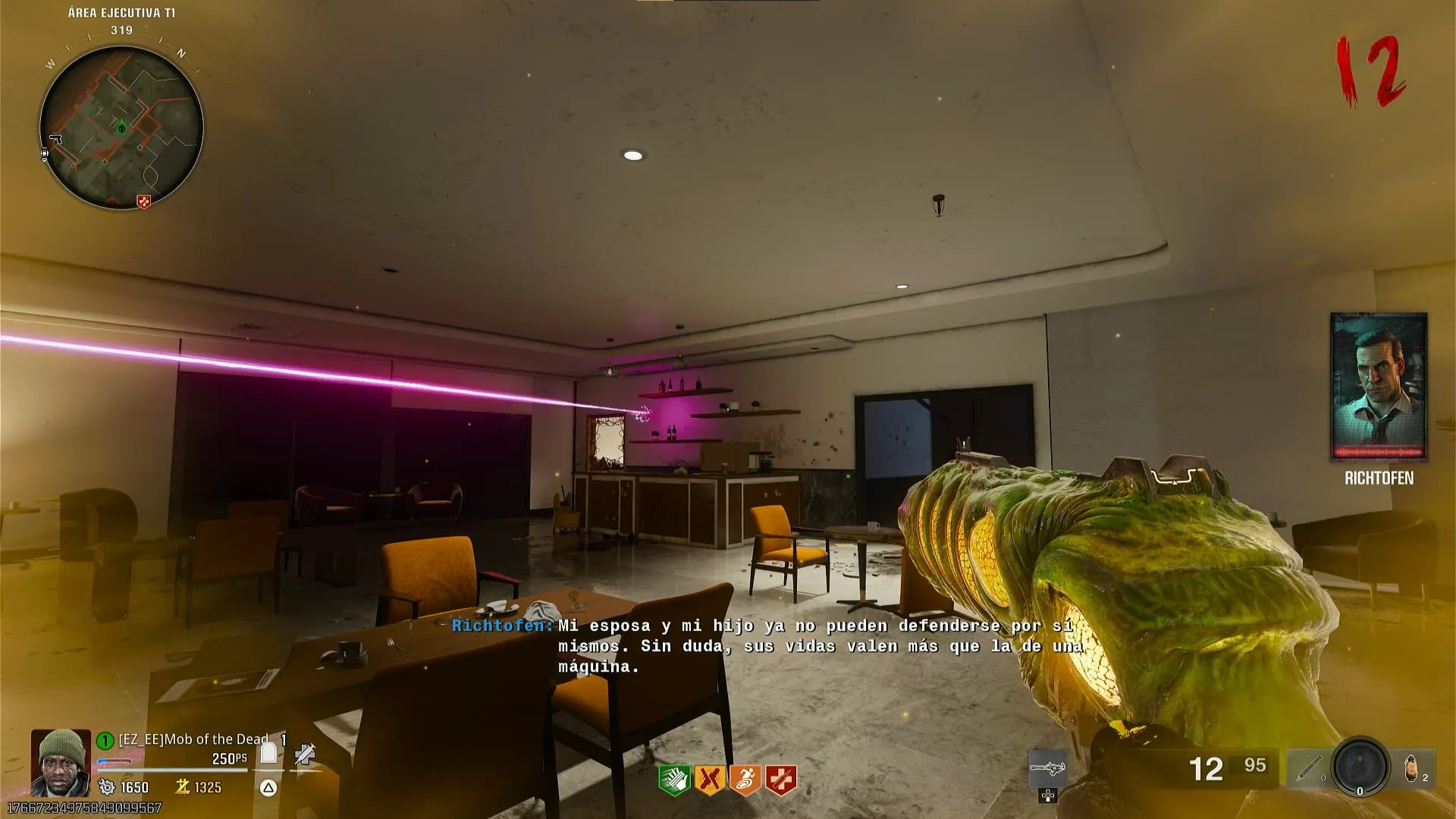The image size is (1456, 819).
Task: Select the scorestreak weapon slot
Action: click(x=1048, y=770)
